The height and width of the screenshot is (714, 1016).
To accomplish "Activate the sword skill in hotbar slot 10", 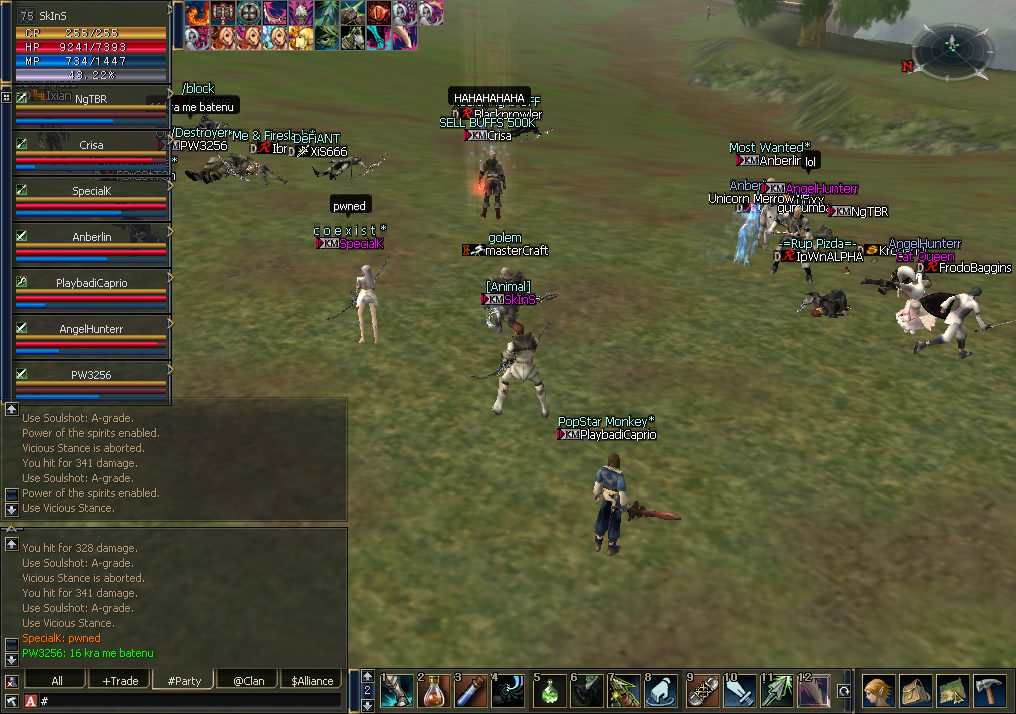I will click(x=739, y=691).
